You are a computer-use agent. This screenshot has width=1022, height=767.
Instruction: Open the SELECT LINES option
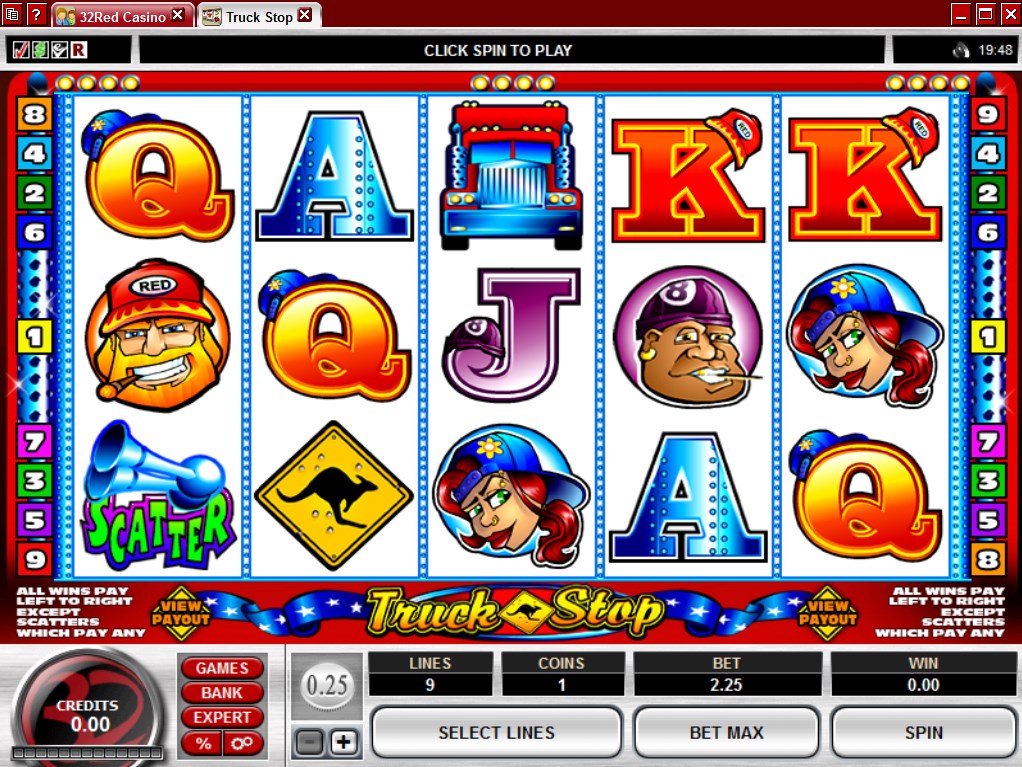(496, 733)
